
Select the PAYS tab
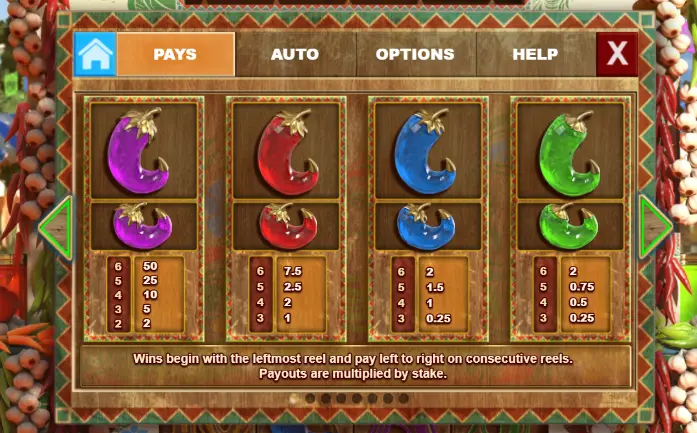click(175, 54)
